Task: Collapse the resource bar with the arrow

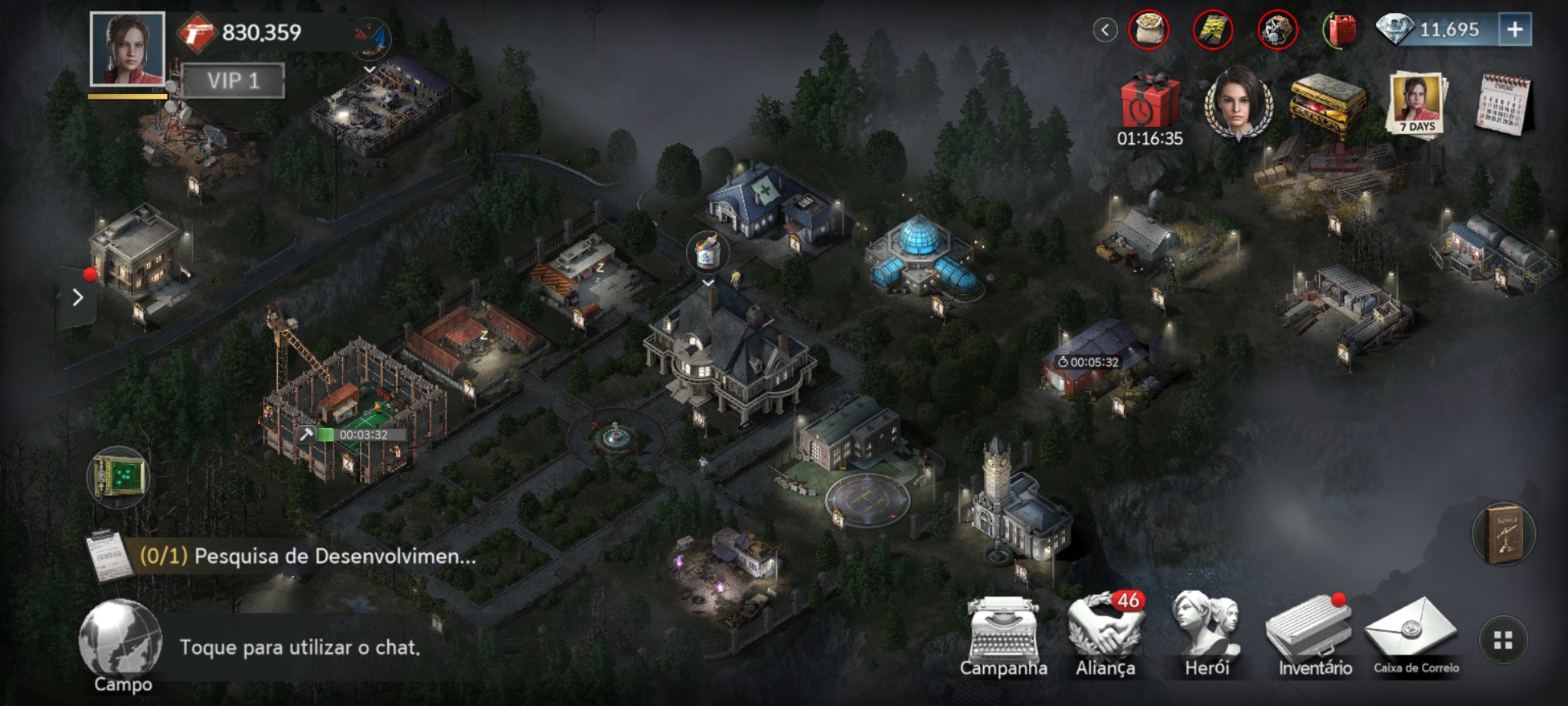Action: (x=1105, y=30)
